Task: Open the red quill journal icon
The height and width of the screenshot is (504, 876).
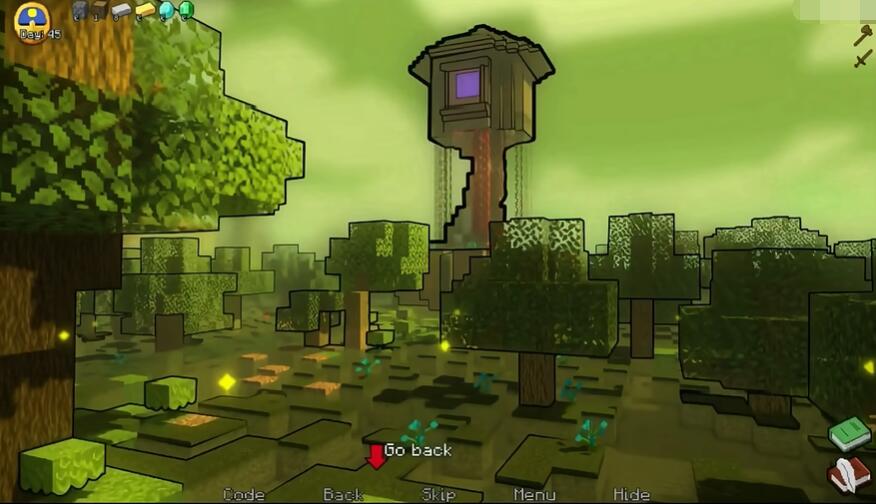Action: coord(848,474)
